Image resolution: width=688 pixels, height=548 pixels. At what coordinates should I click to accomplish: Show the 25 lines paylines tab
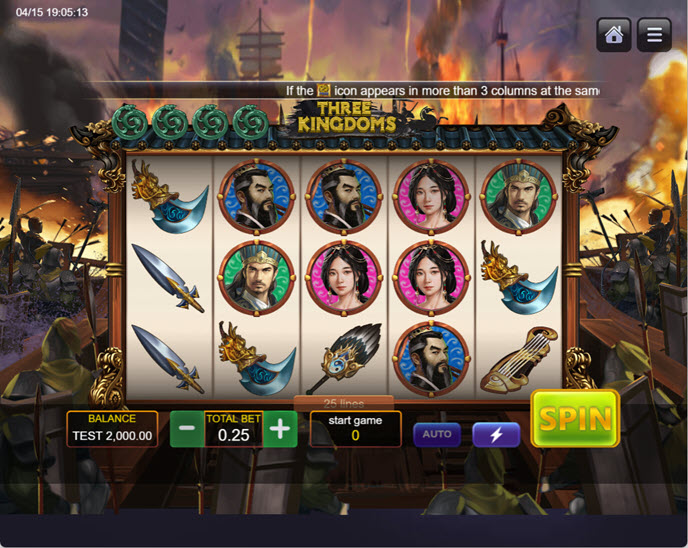[343, 403]
